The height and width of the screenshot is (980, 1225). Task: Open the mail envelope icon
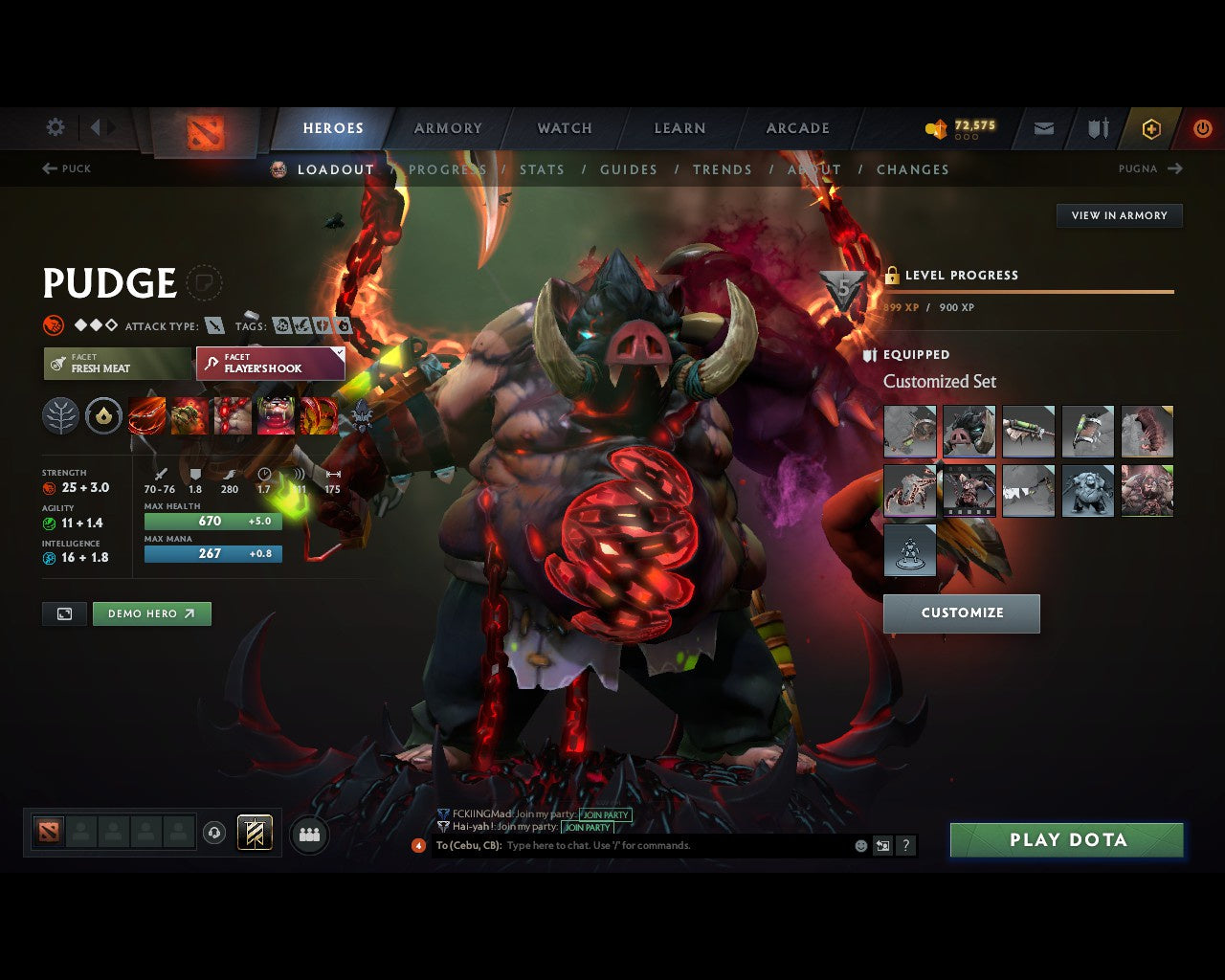click(1042, 128)
